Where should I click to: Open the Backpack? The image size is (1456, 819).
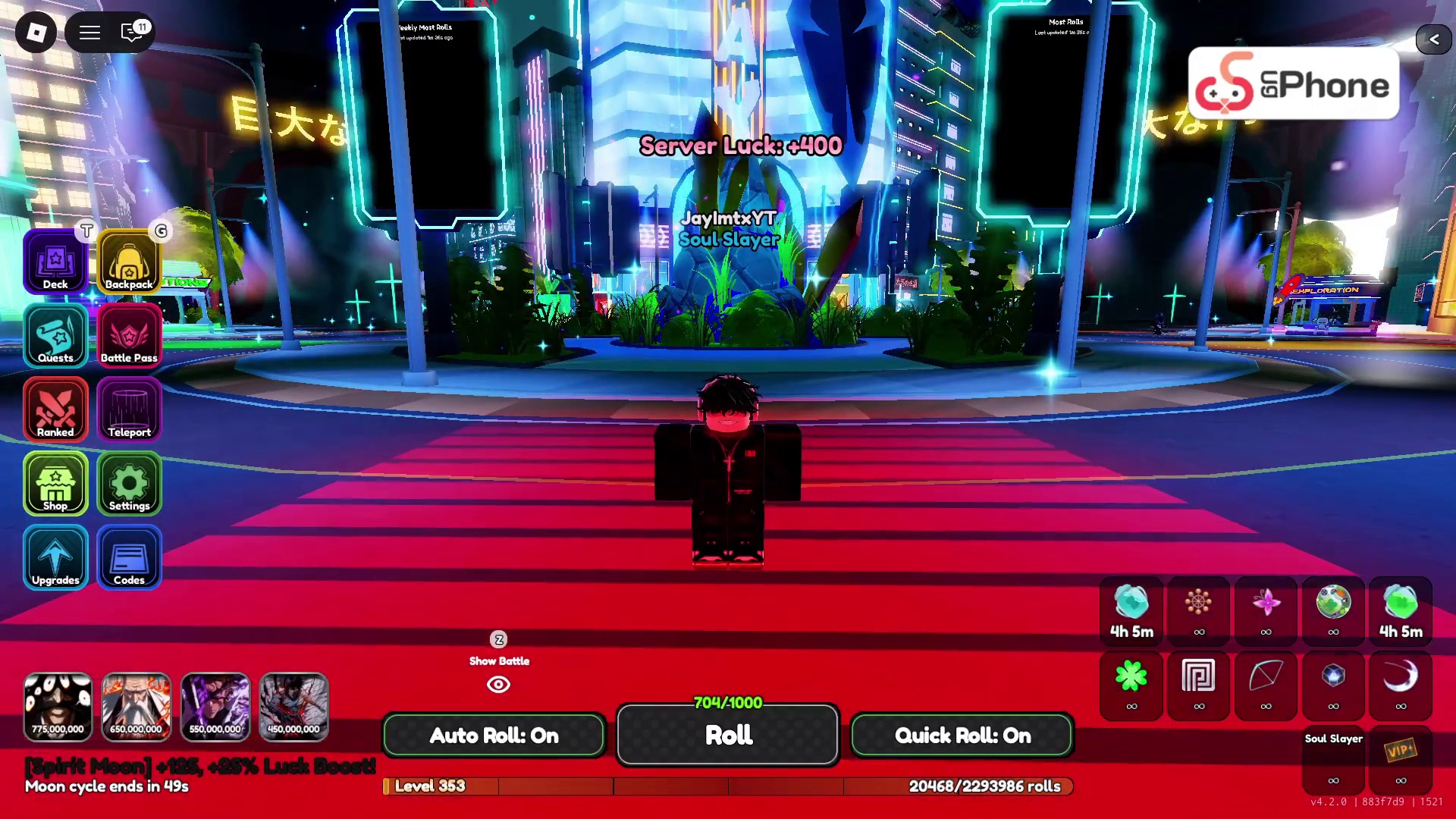[x=129, y=262]
